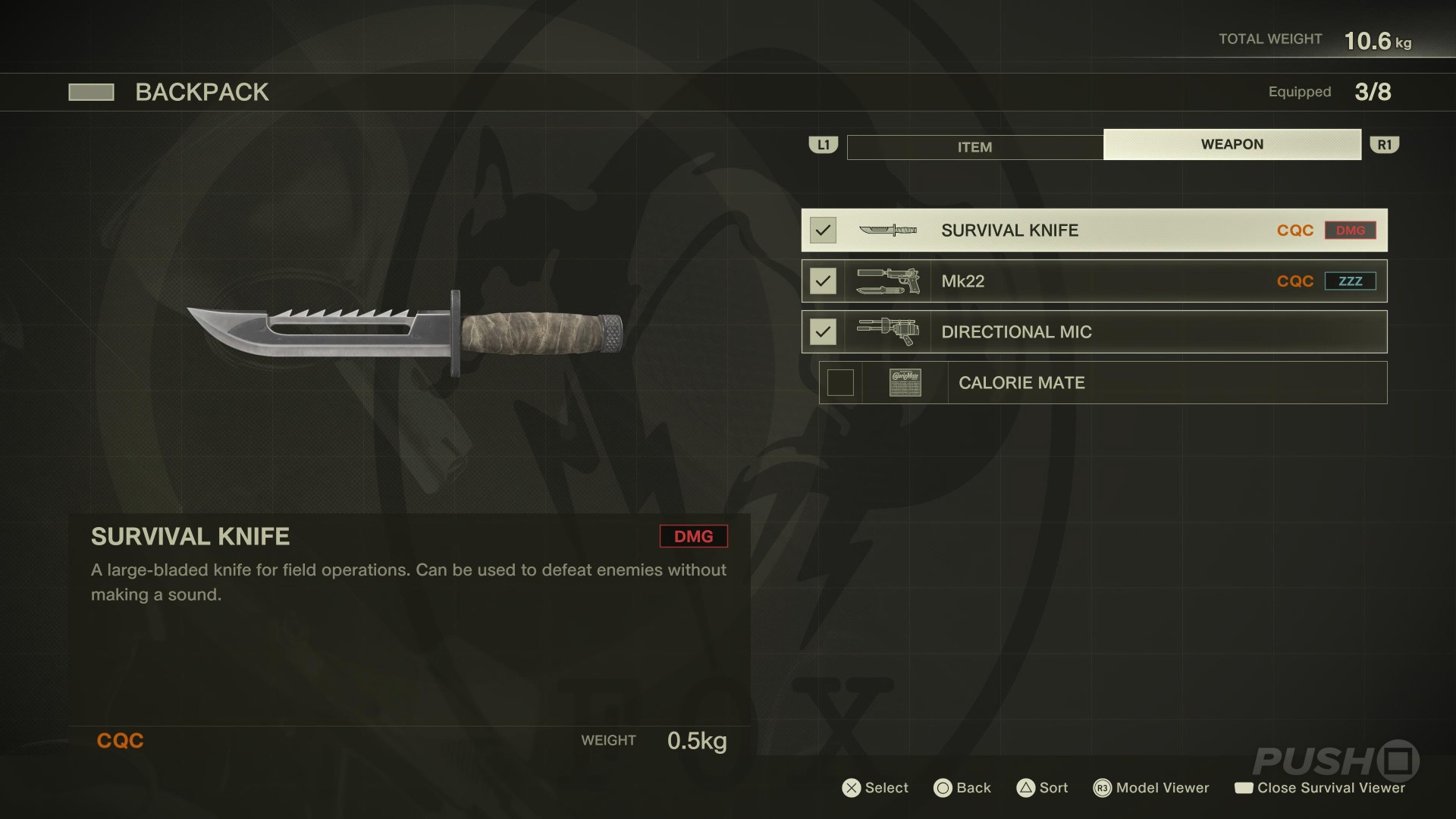Choose the Survival Knife row
The image size is (1456, 819).
point(1094,231)
